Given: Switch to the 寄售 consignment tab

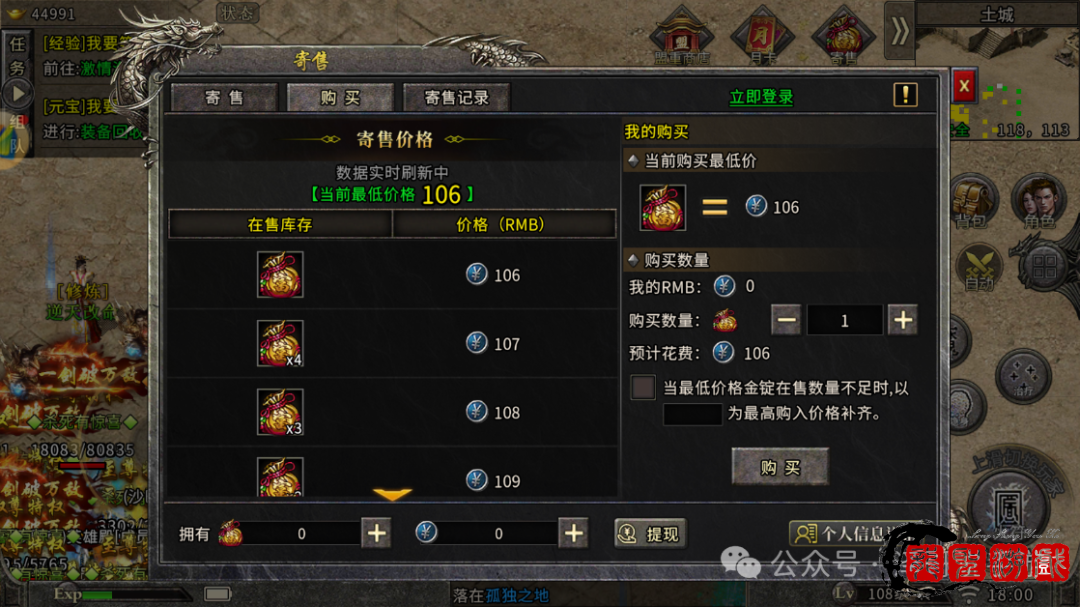Looking at the screenshot, I should coord(225,97).
